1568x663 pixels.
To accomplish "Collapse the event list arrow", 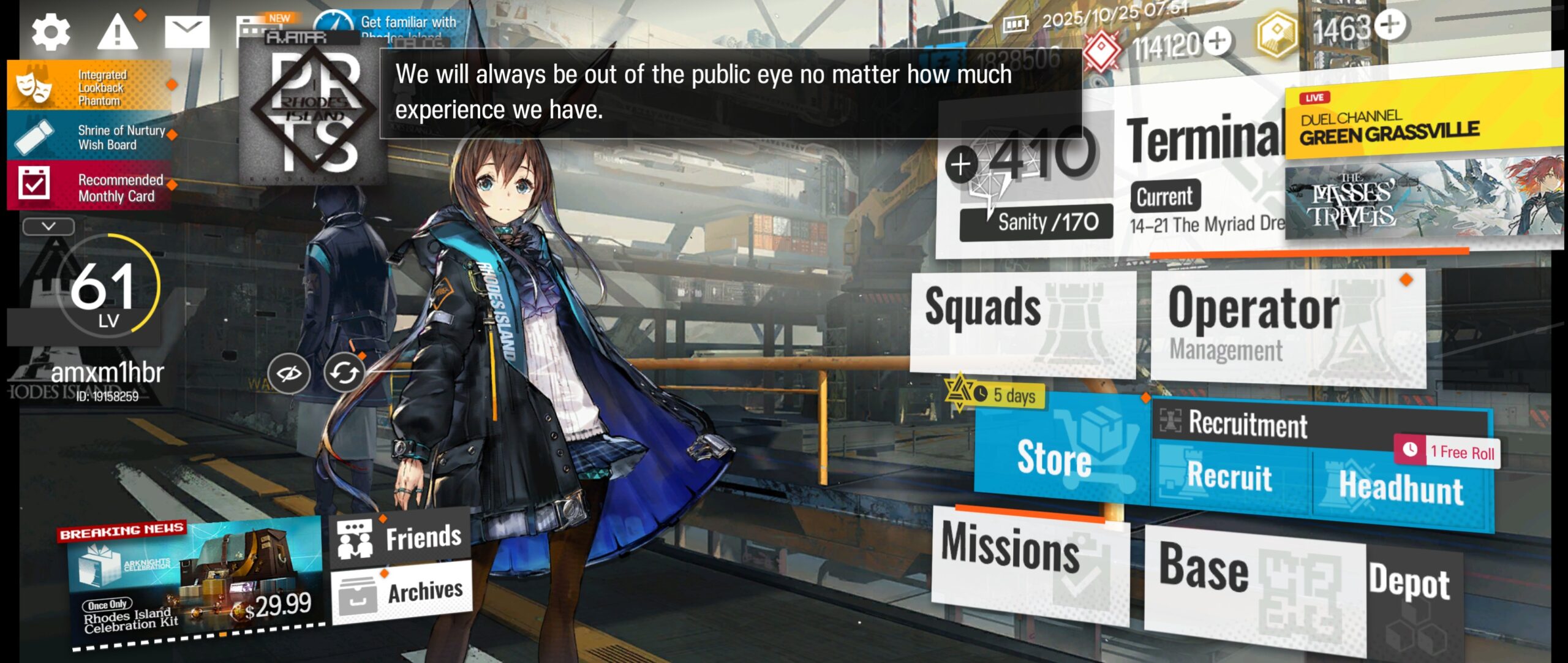I will [x=48, y=227].
